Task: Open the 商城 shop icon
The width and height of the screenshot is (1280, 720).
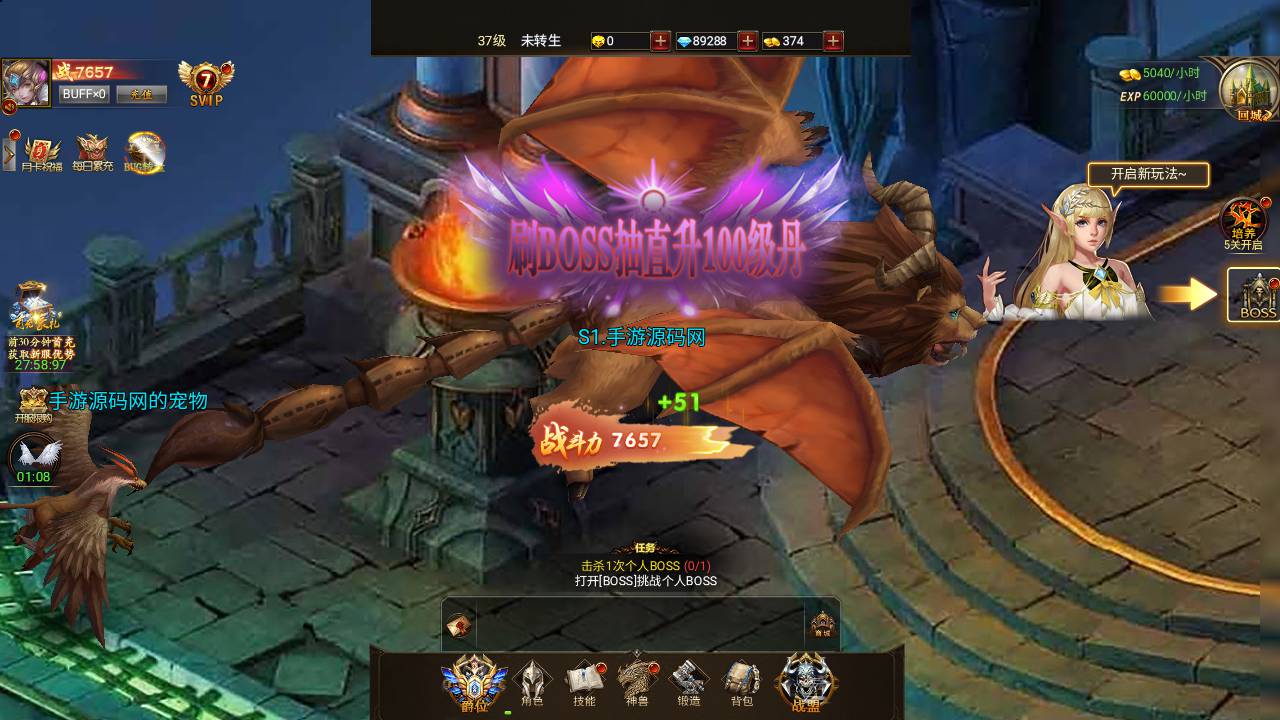Action: pos(822,625)
